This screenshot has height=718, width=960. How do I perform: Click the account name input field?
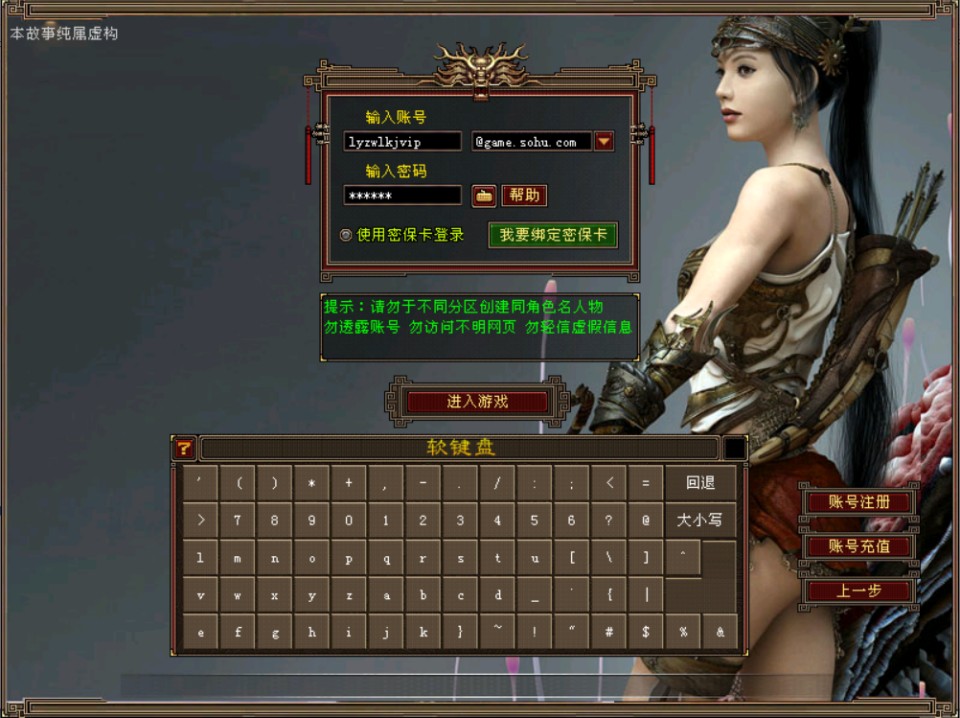(402, 142)
